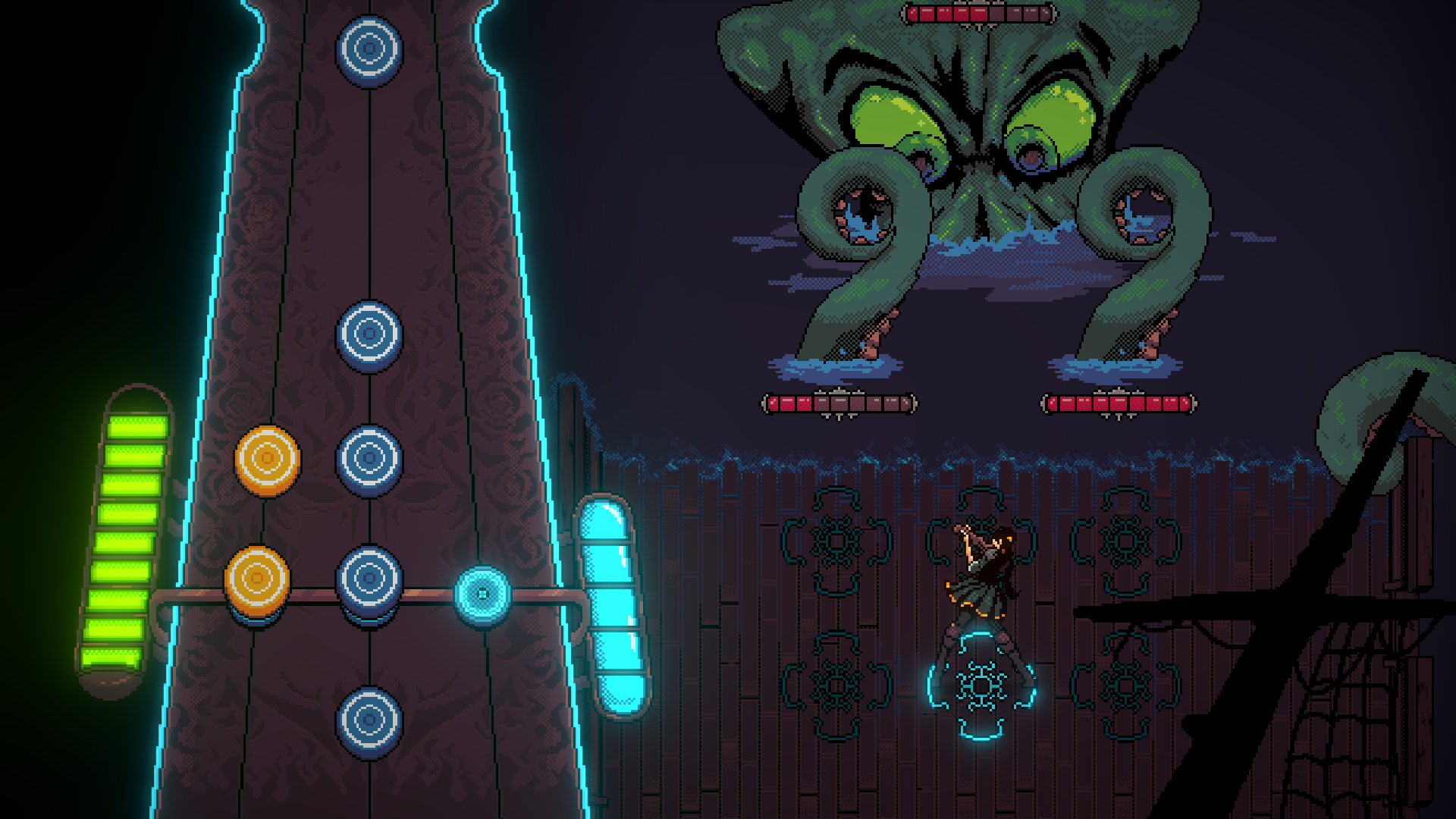The width and height of the screenshot is (1456, 819).
Task: Strike the orange note on the strum bar
Action: 256,580
